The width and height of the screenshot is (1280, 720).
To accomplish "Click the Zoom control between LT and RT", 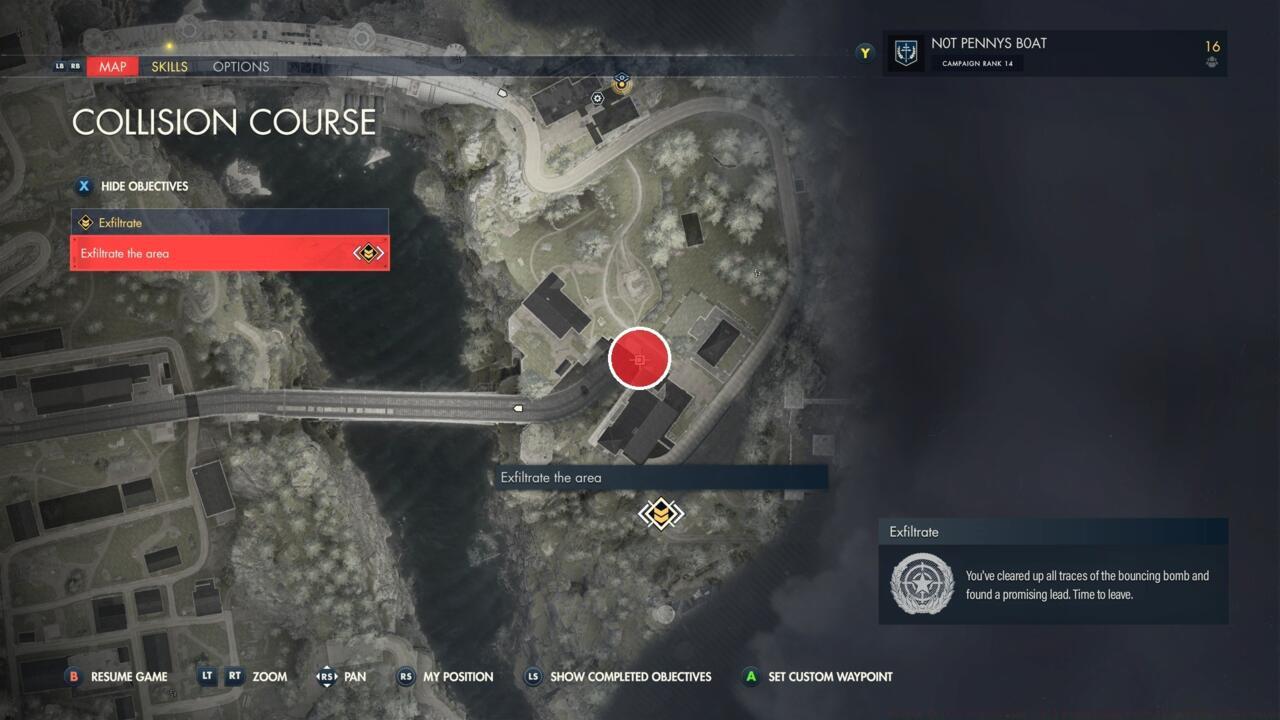I will click(268, 676).
